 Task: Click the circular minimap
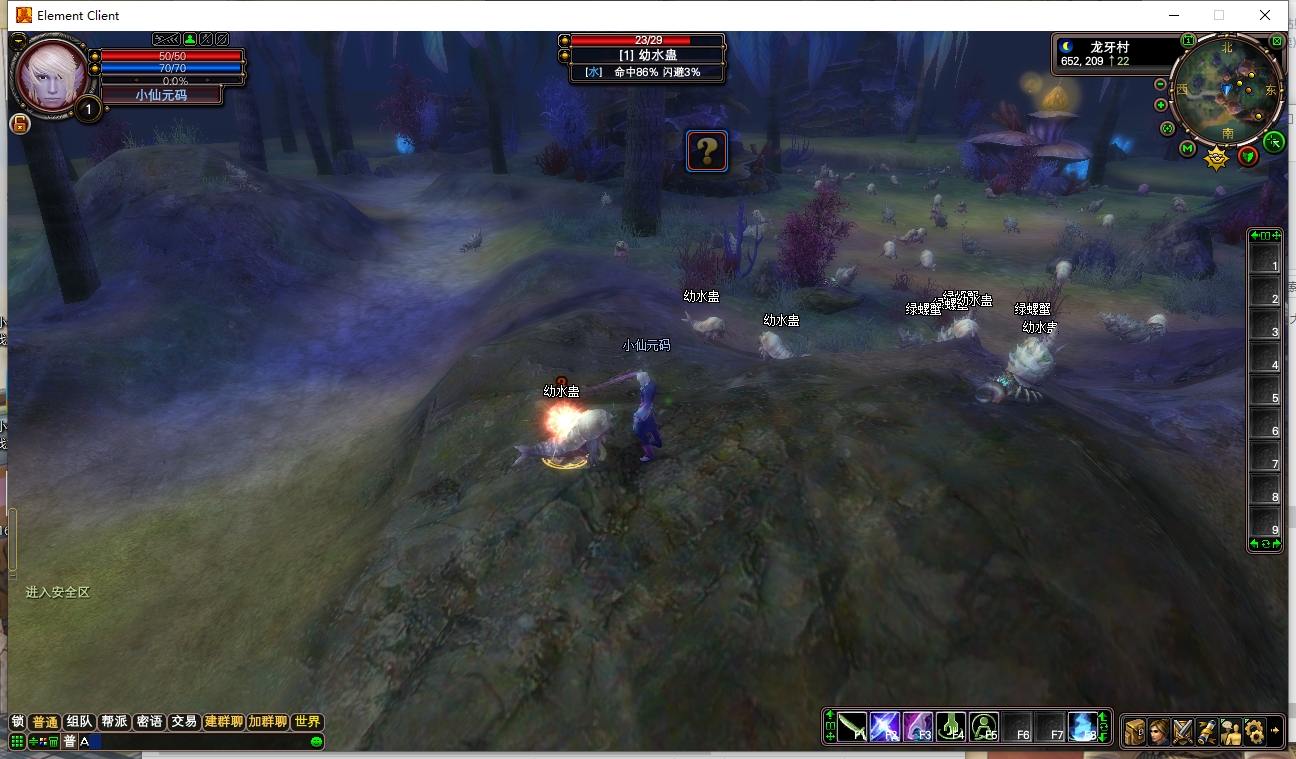coord(1227,88)
